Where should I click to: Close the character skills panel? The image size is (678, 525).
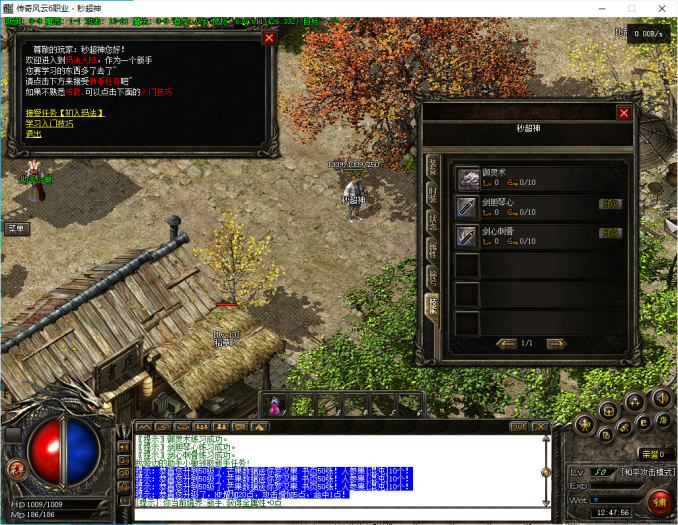click(624, 113)
